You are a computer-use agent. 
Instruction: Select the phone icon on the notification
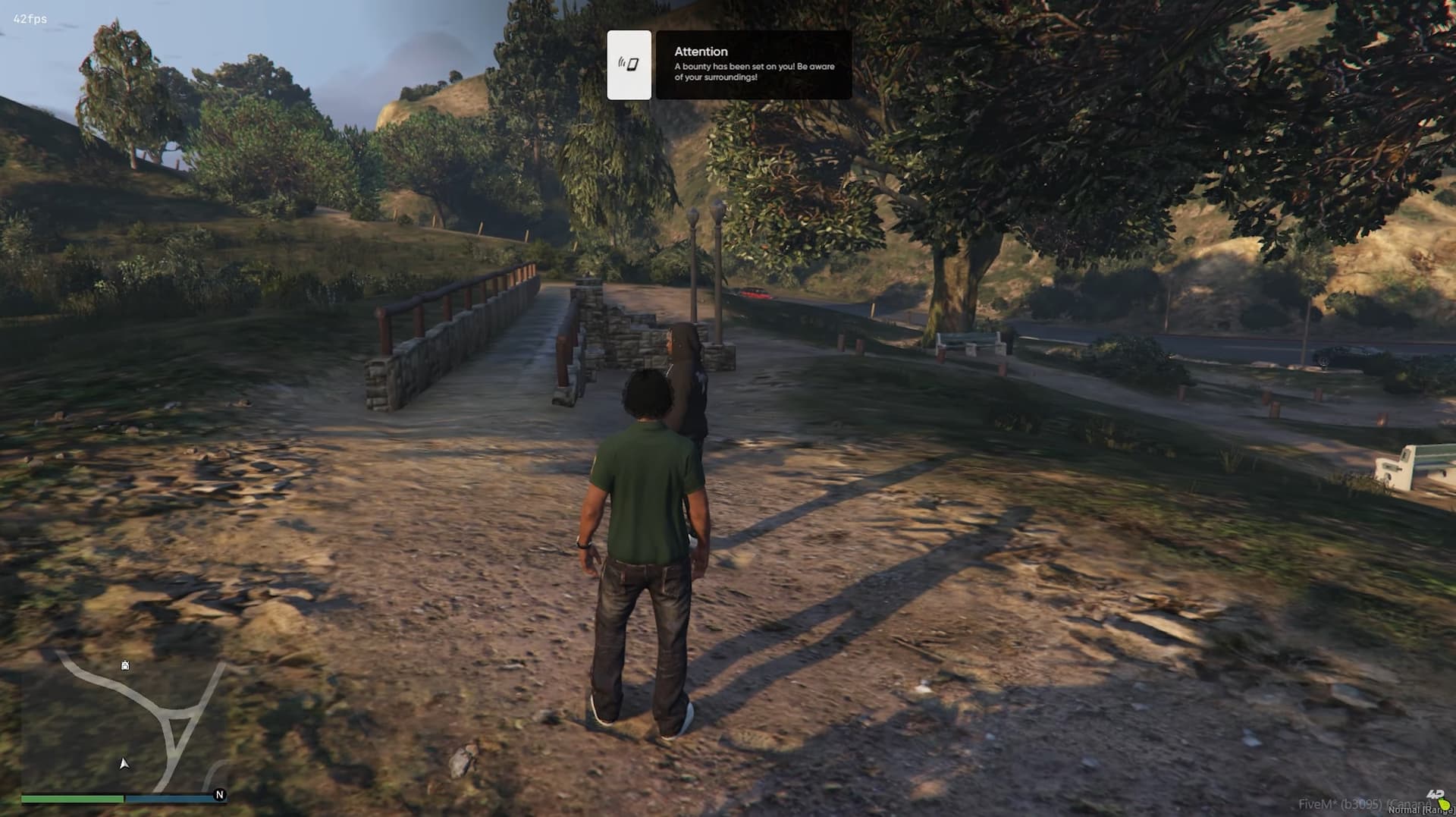(x=629, y=64)
